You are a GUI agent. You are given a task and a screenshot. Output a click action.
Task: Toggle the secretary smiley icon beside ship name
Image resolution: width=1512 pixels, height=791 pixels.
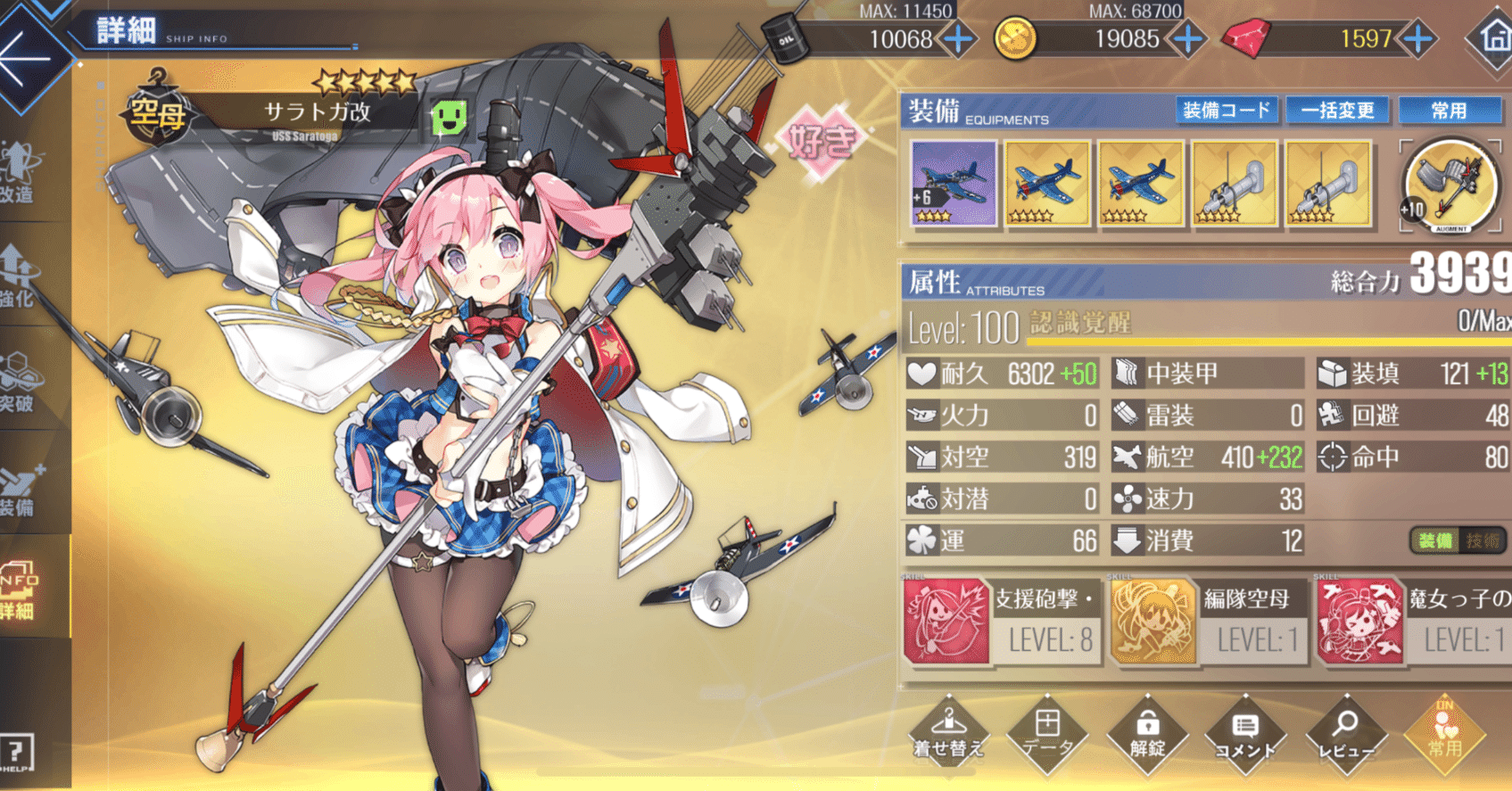coord(450,118)
